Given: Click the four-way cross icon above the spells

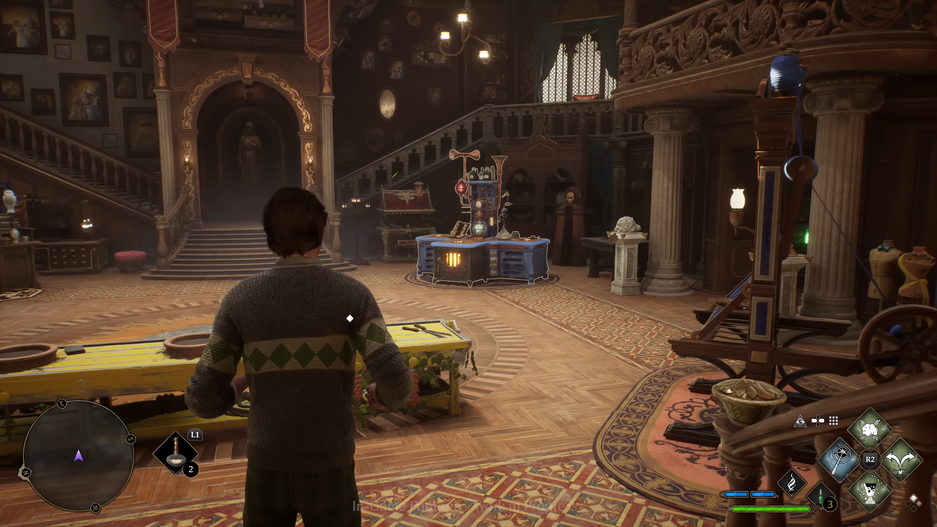Looking at the screenshot, I should tap(817, 421).
